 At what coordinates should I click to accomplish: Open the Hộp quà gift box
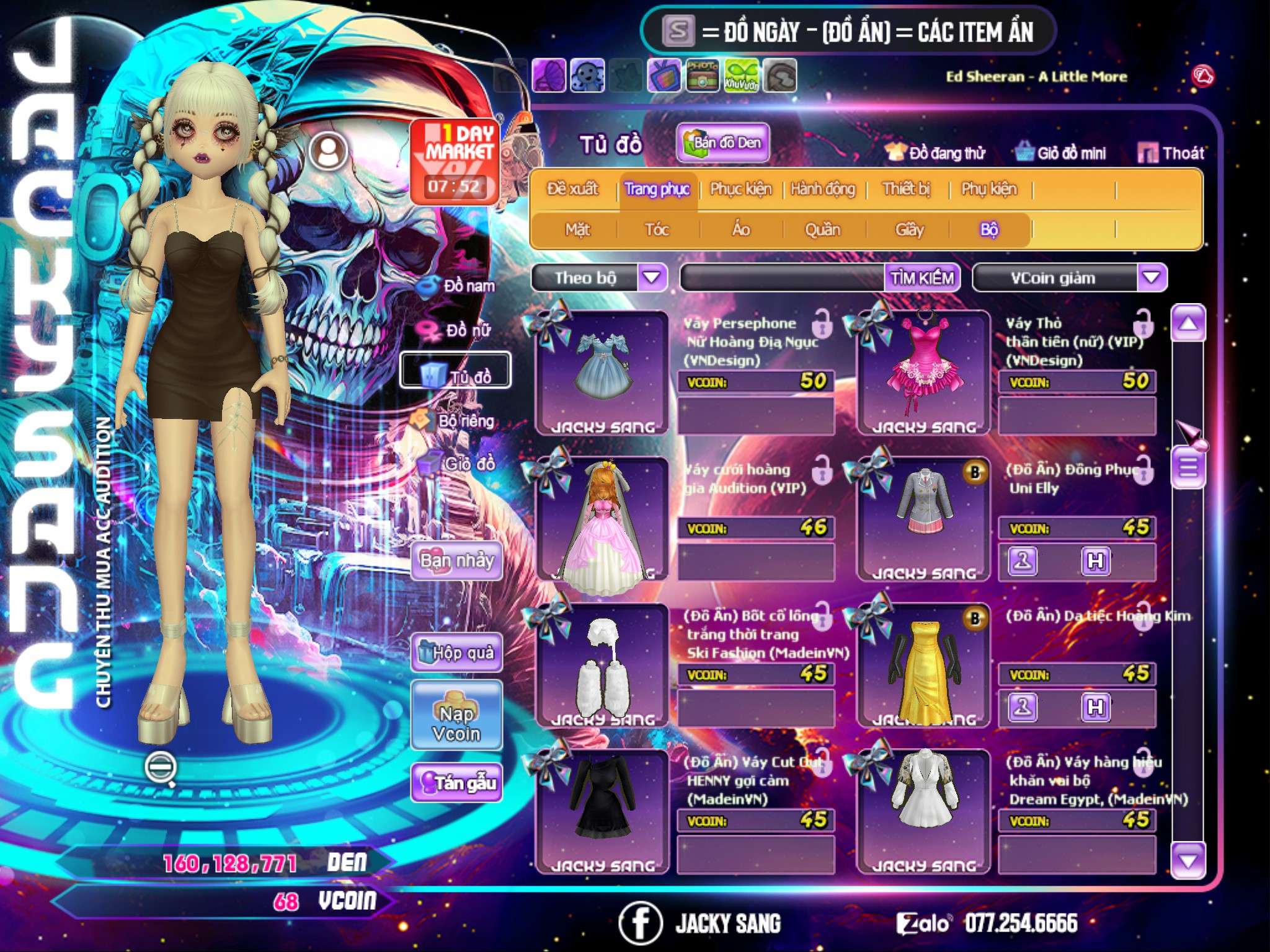point(457,653)
